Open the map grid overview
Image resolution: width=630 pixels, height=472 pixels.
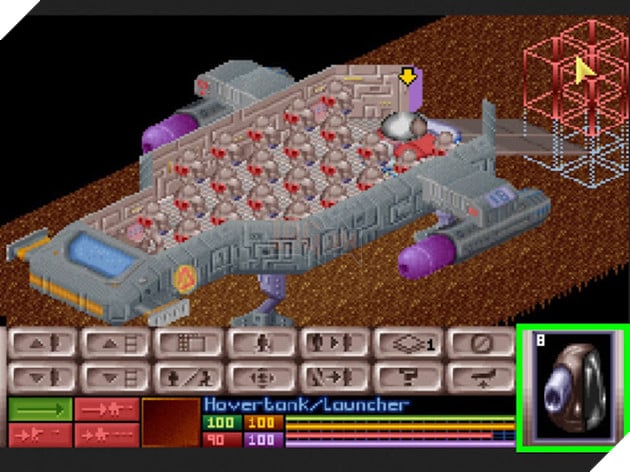[x=187, y=343]
